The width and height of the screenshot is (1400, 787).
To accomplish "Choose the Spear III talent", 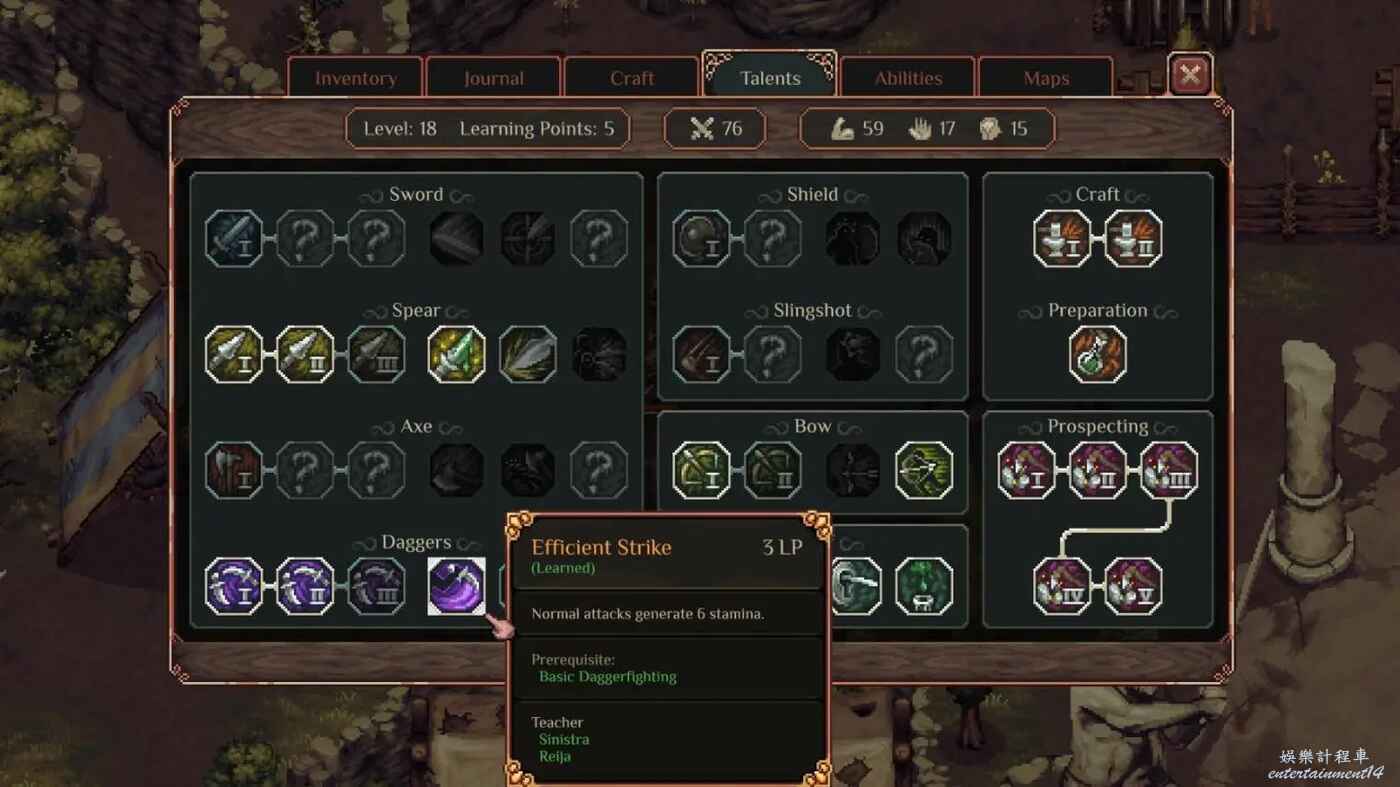I will [x=377, y=354].
